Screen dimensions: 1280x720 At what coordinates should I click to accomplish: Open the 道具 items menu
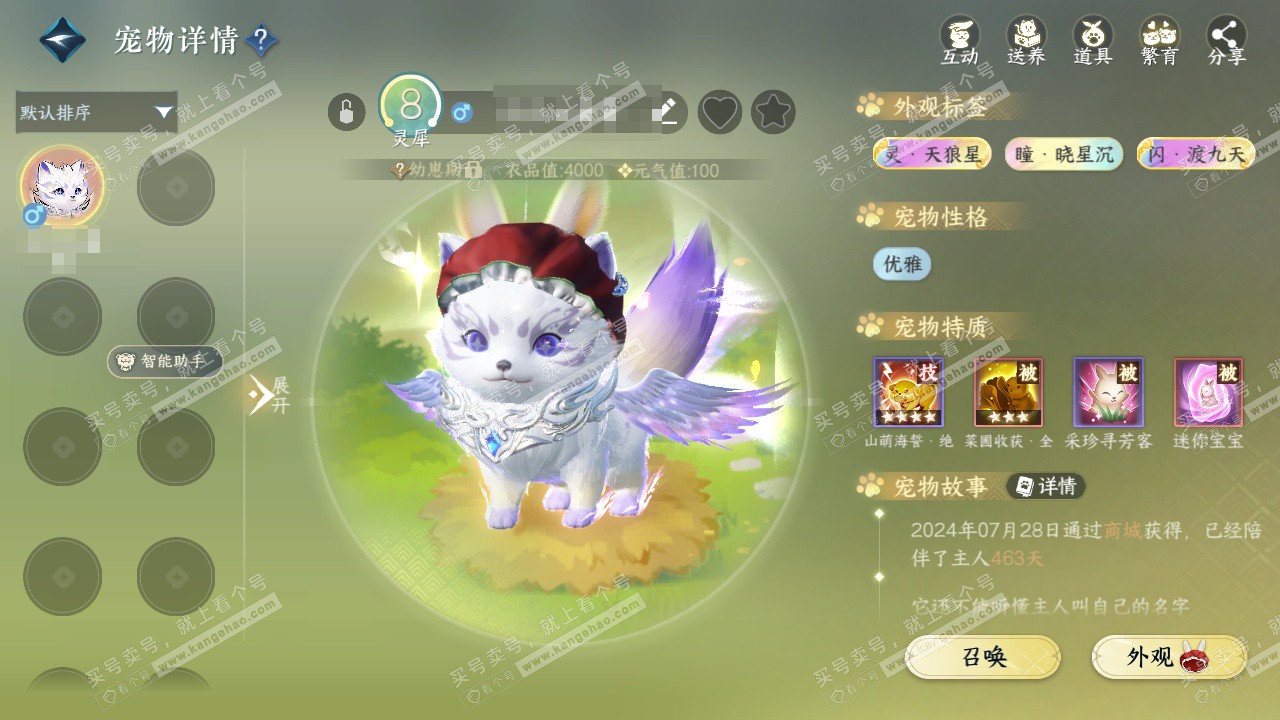1093,40
